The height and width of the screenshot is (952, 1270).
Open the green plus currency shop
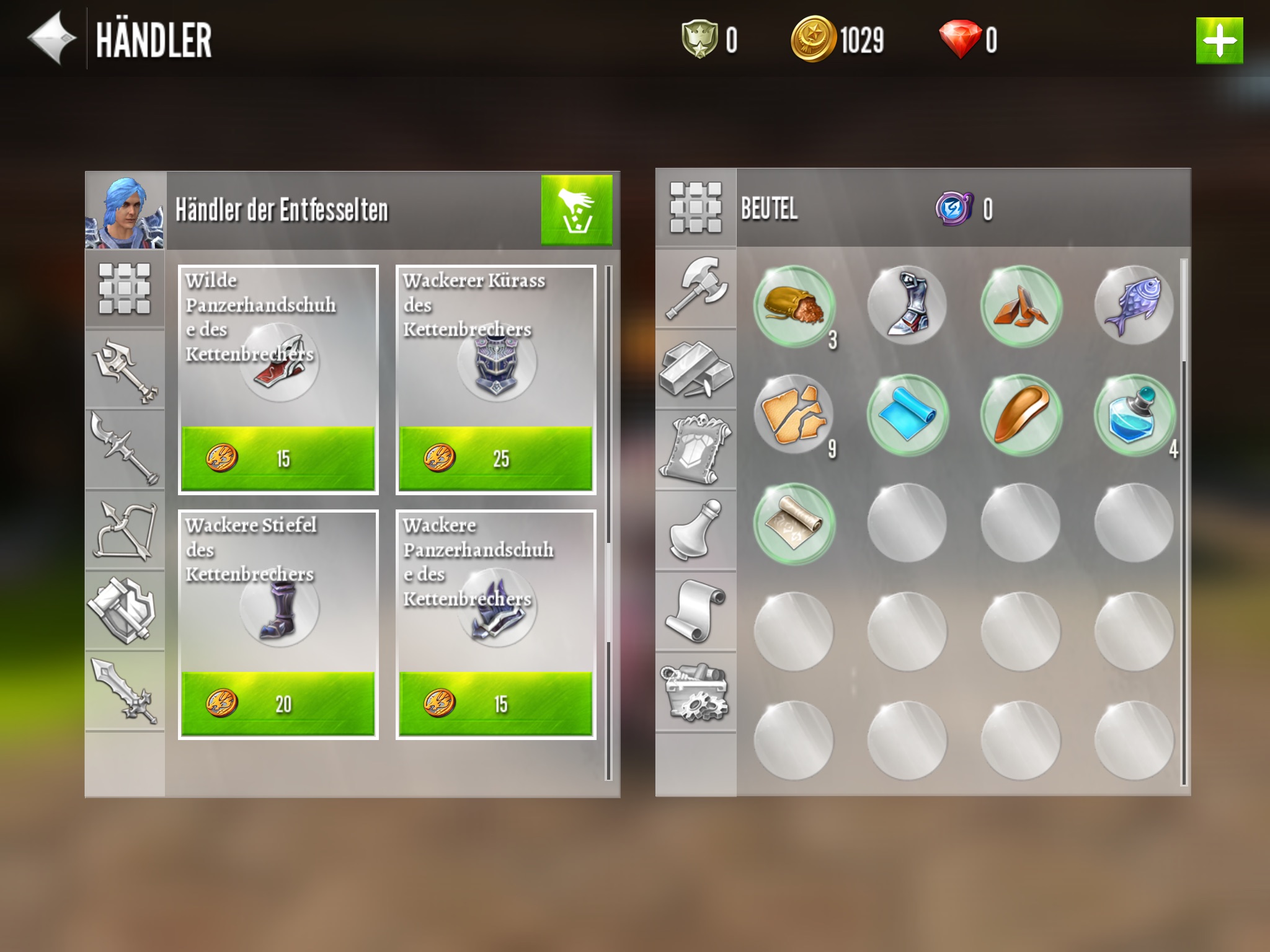tap(1219, 41)
